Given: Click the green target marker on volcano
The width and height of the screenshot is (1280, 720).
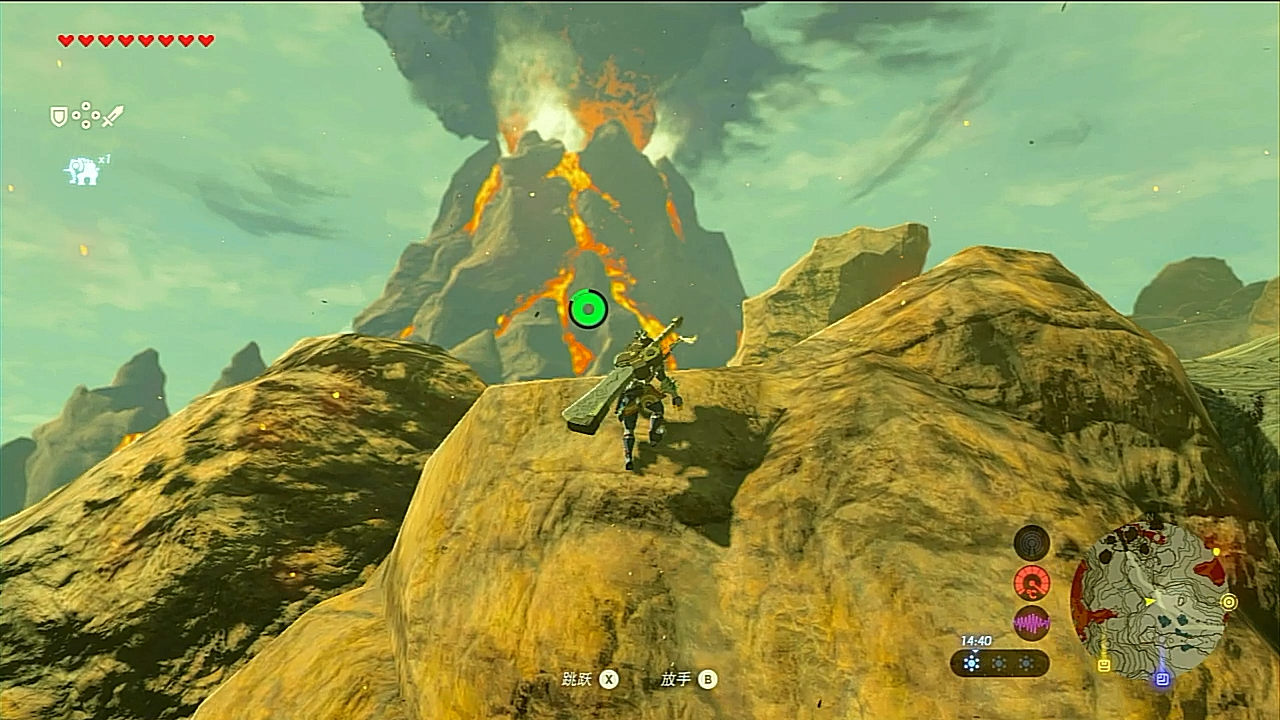Looking at the screenshot, I should tap(588, 309).
